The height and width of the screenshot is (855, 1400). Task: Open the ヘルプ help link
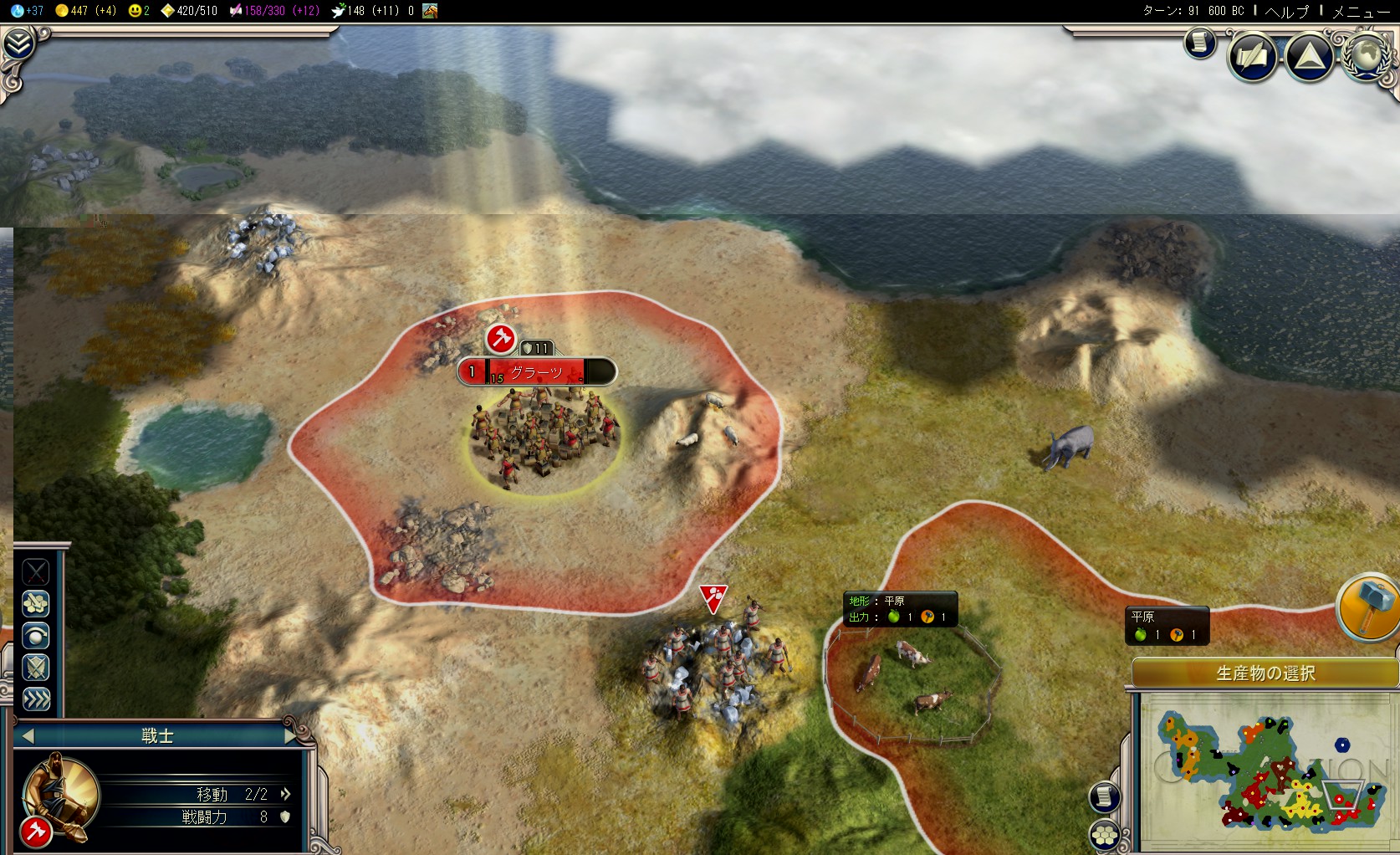tap(1287, 11)
